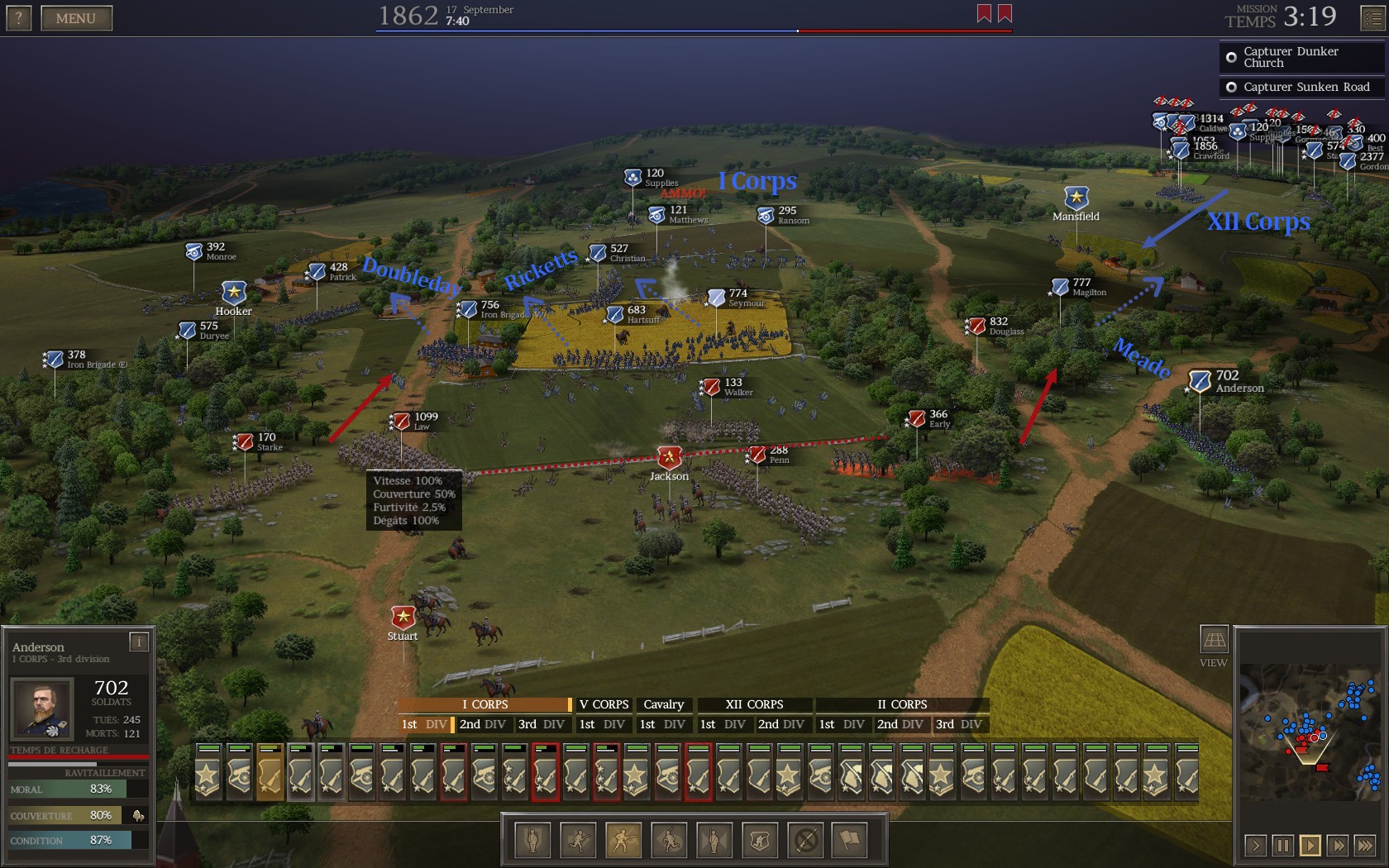Click the white flag surrender icon

click(850, 841)
